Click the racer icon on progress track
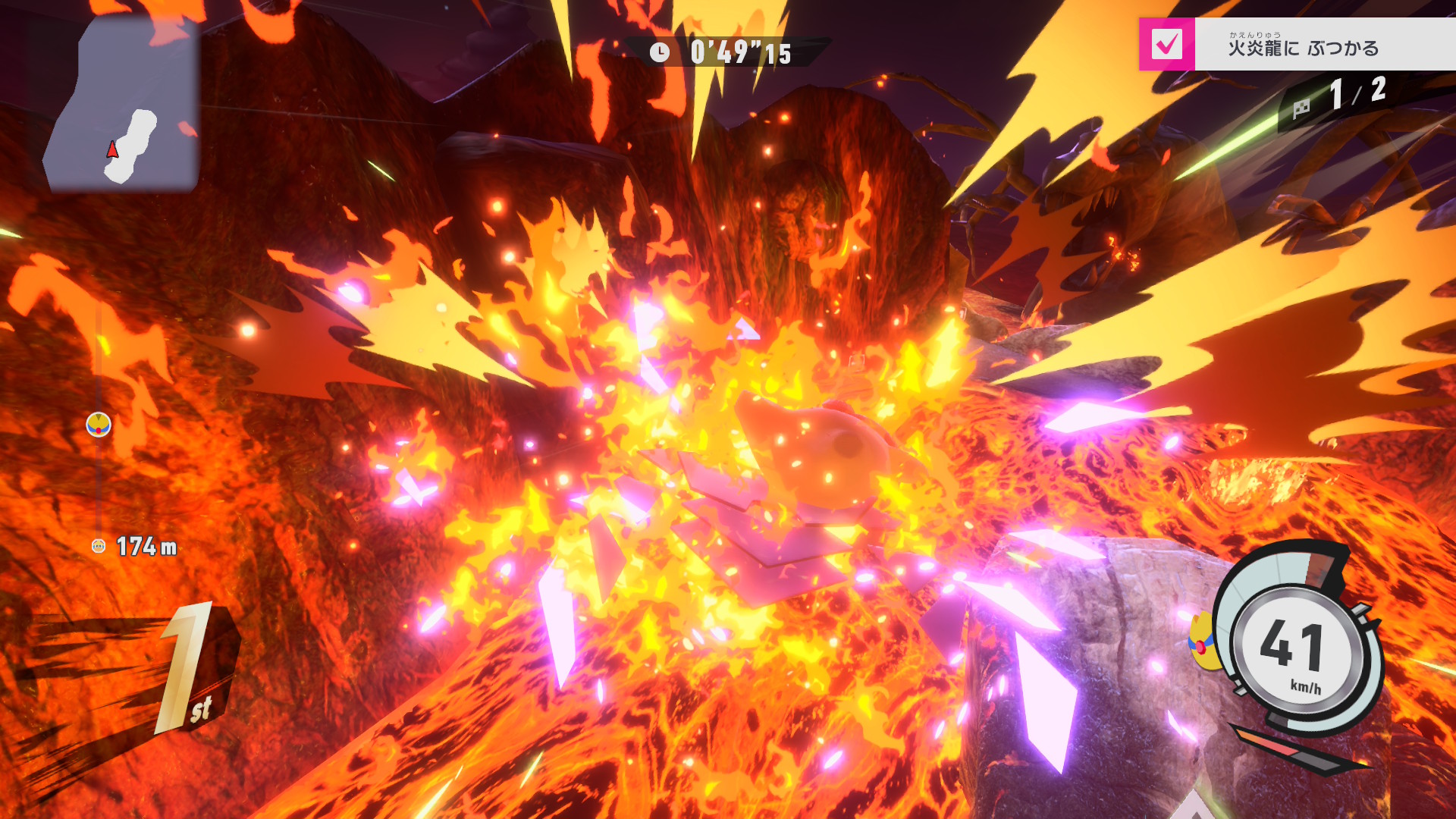 (99, 425)
